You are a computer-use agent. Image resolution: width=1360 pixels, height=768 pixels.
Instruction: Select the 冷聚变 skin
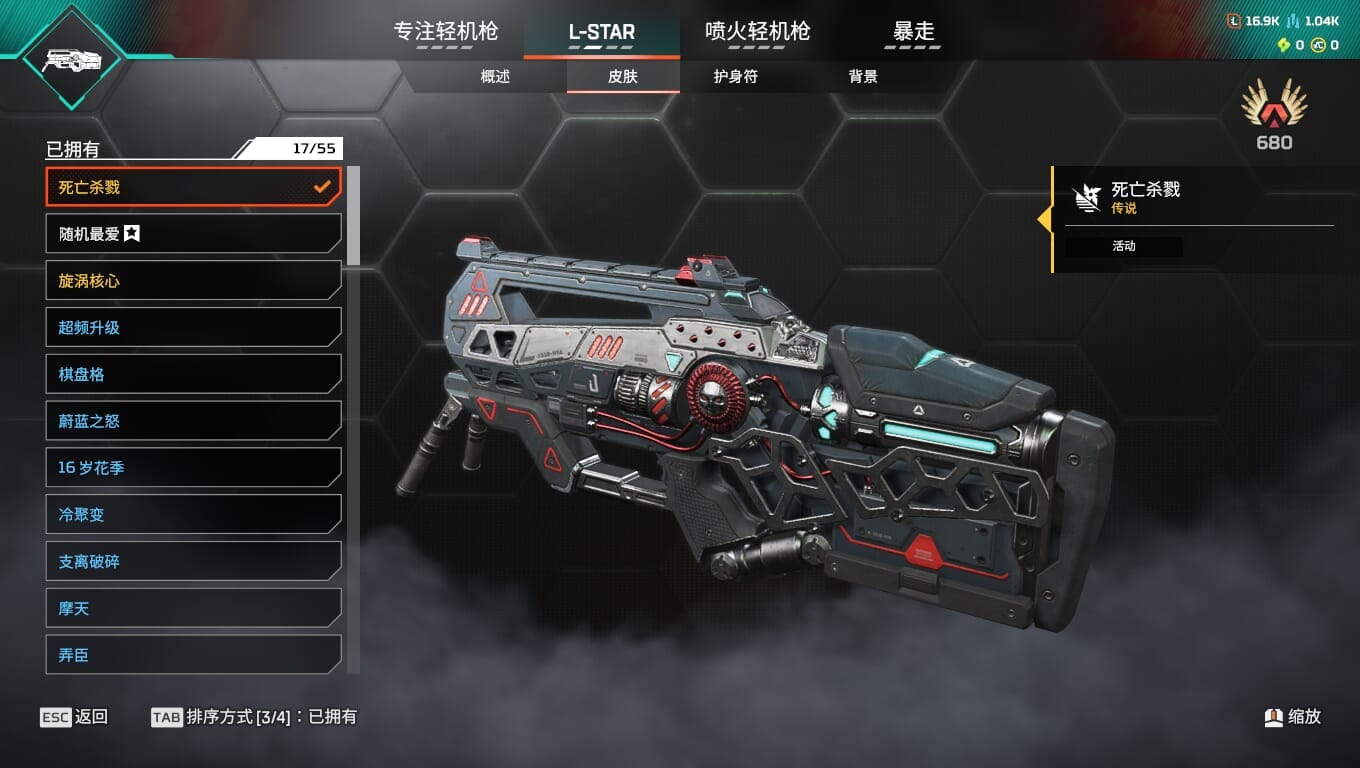pos(193,514)
